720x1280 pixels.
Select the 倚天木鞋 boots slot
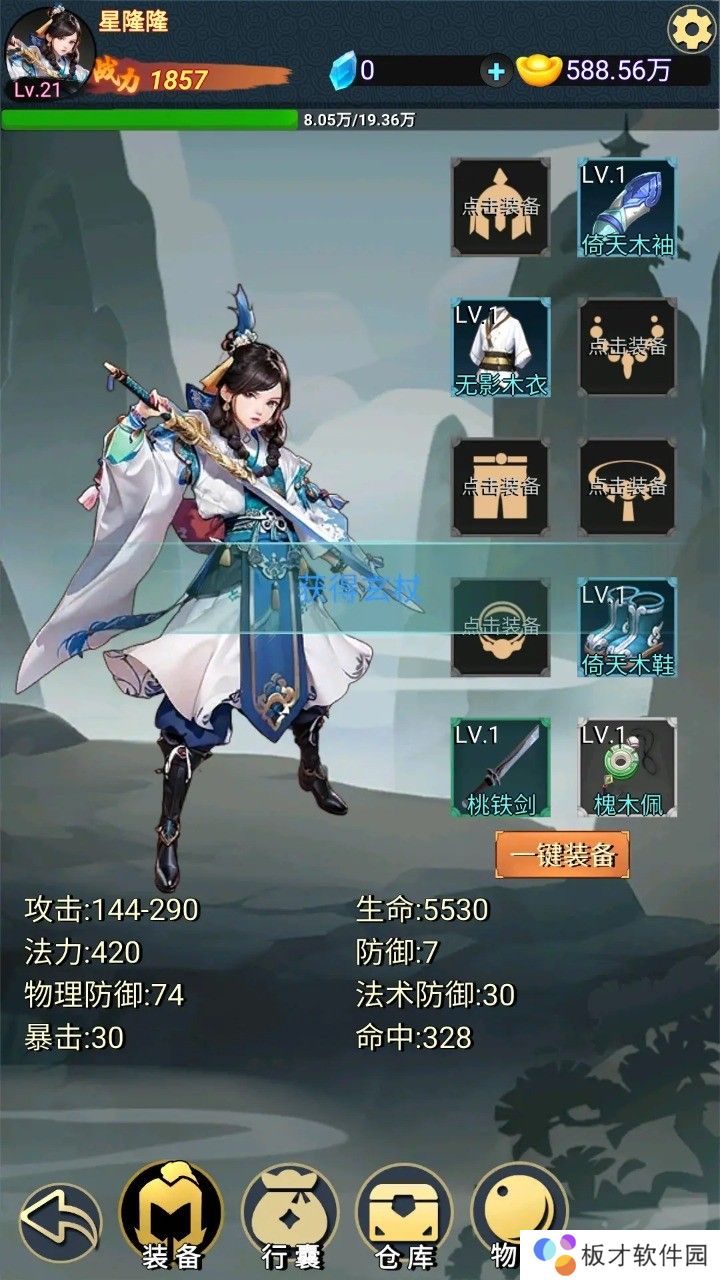pyautogui.click(x=627, y=627)
